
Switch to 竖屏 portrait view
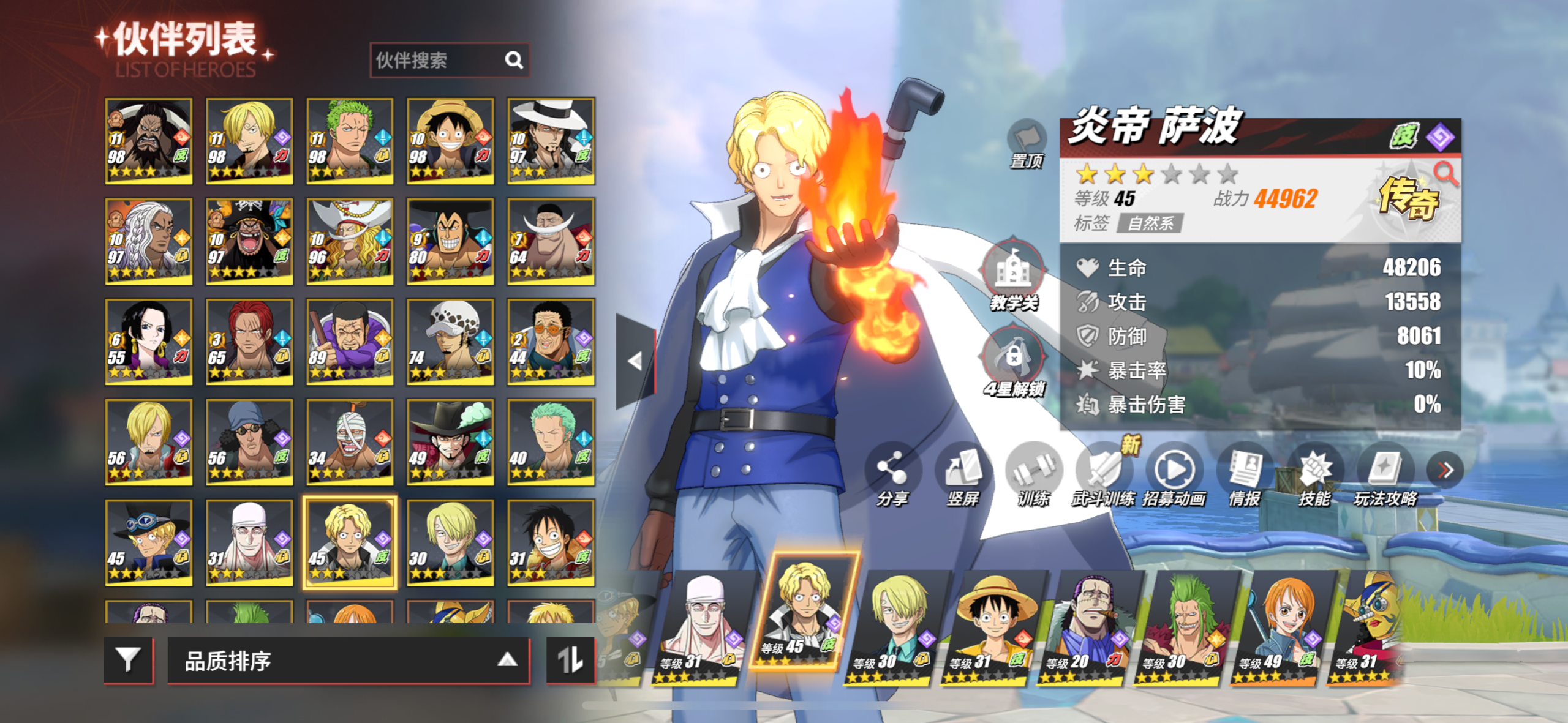(x=963, y=475)
